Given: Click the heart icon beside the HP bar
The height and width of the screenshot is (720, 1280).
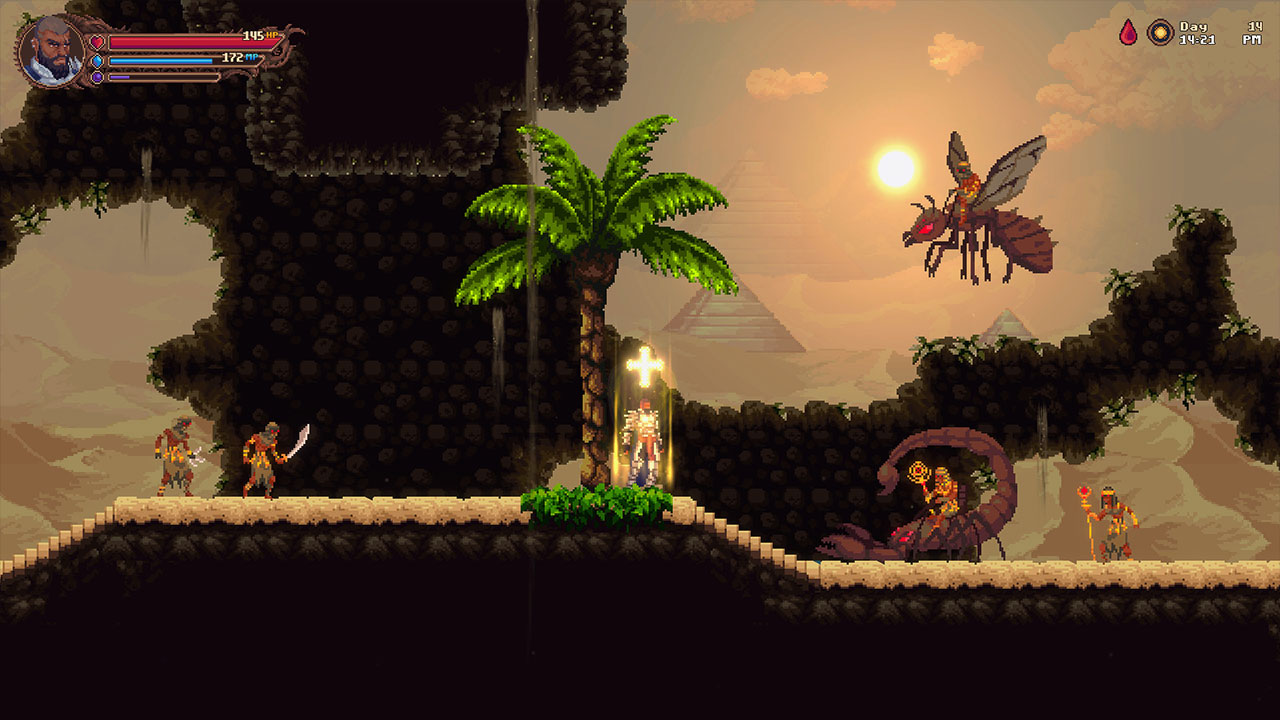Looking at the screenshot, I should pyautogui.click(x=97, y=43).
